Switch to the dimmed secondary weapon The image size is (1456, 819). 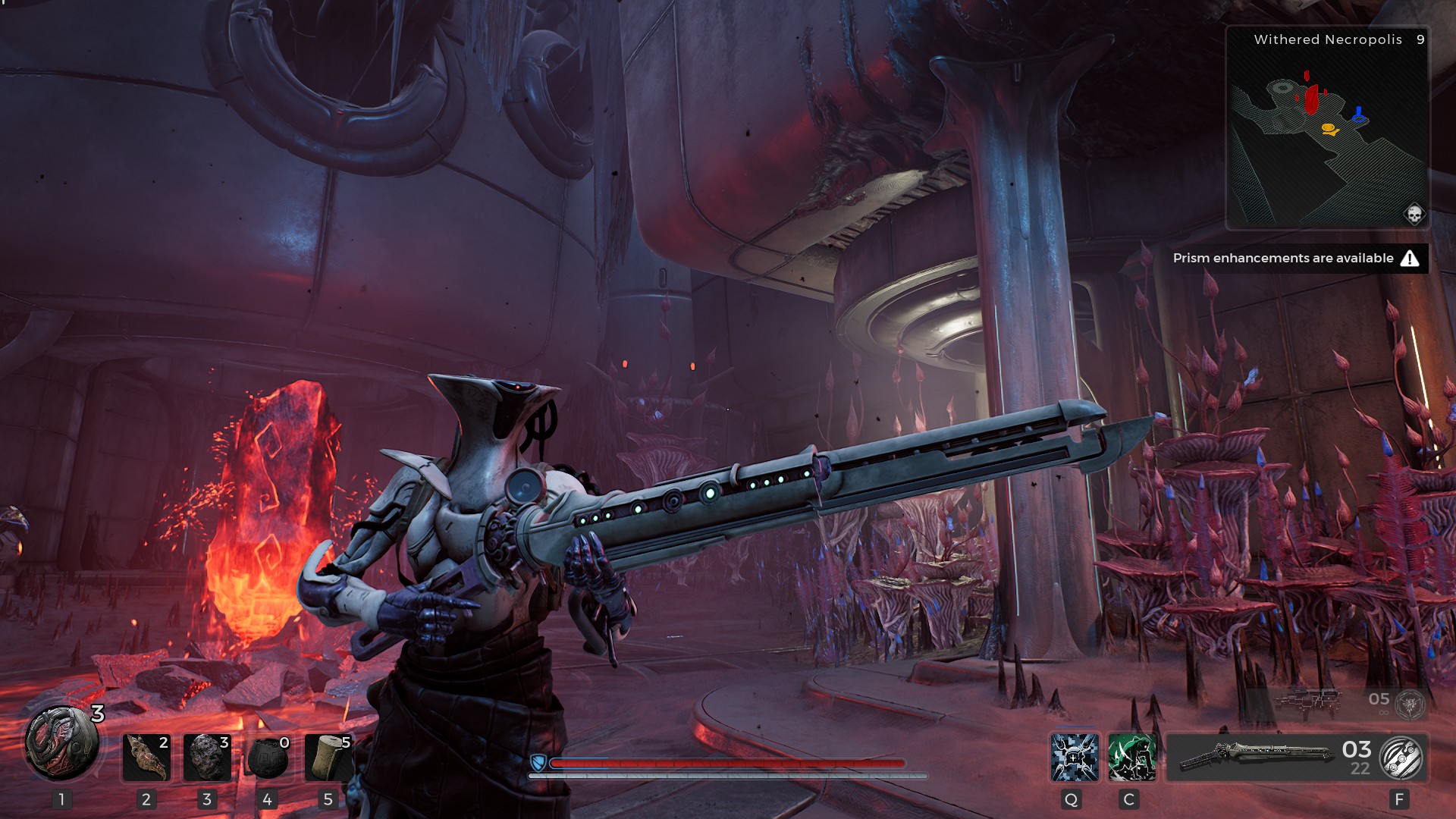(1310, 701)
